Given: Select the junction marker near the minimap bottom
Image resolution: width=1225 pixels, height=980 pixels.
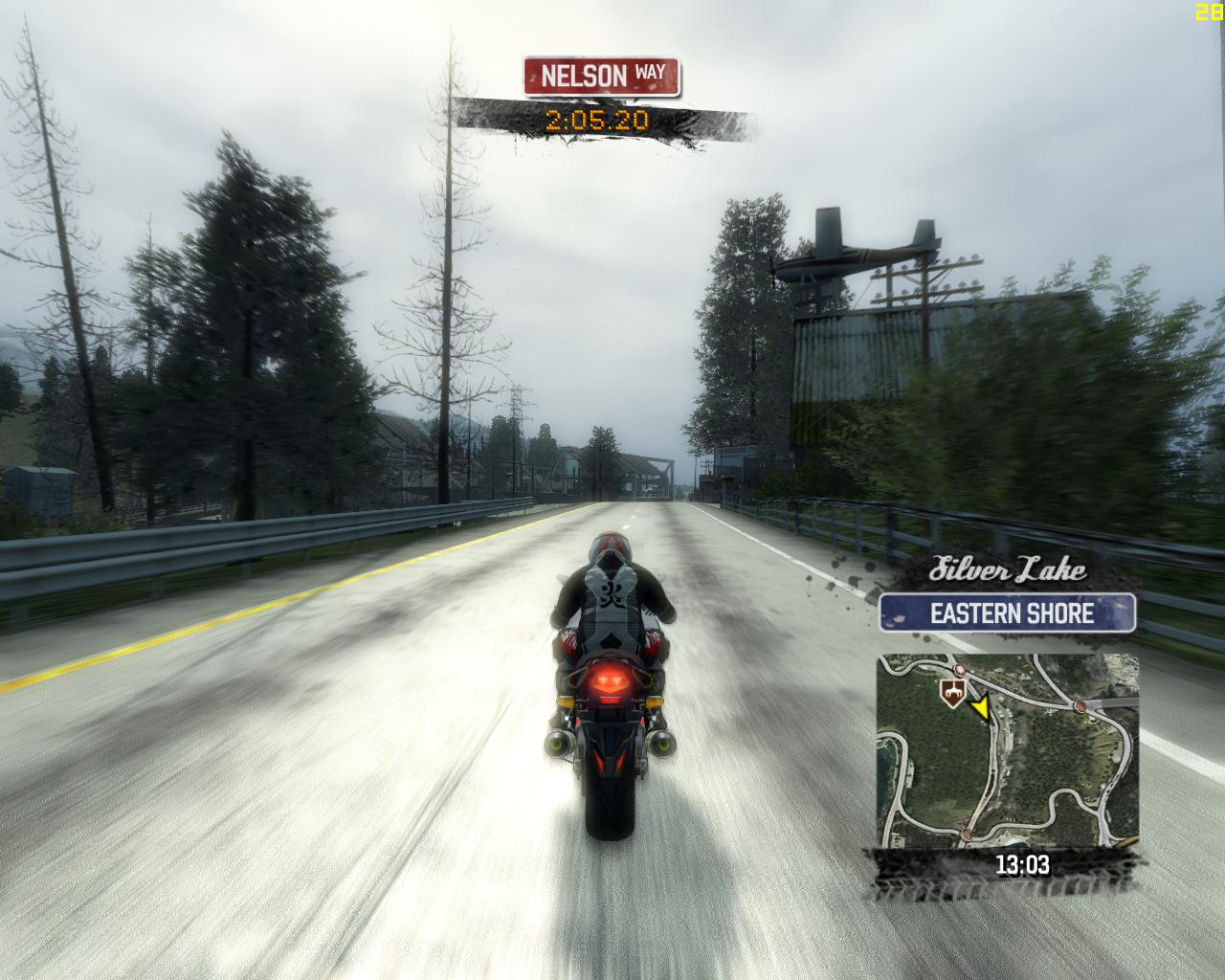Looking at the screenshot, I should click(966, 835).
